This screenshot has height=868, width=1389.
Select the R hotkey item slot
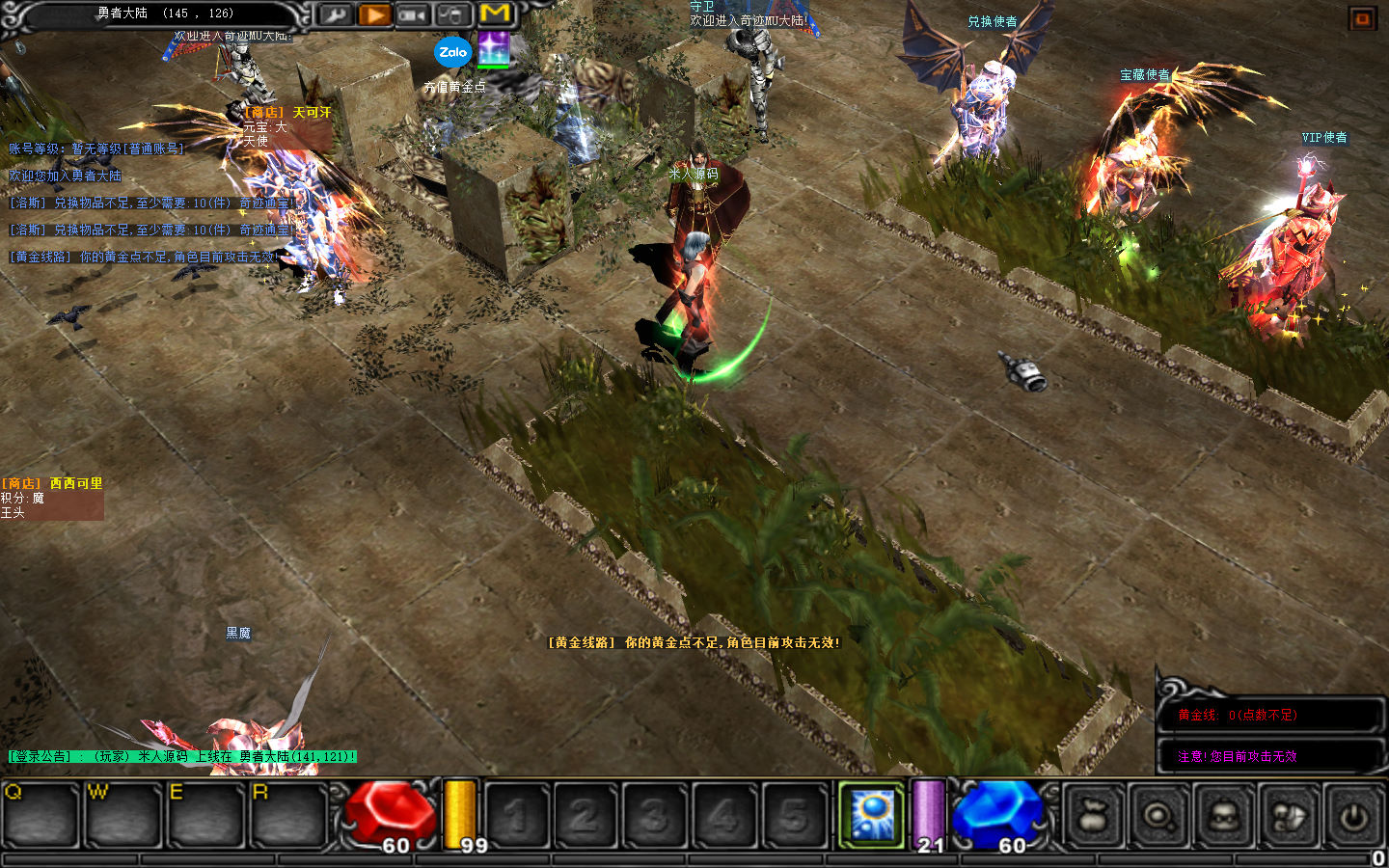click(x=288, y=816)
